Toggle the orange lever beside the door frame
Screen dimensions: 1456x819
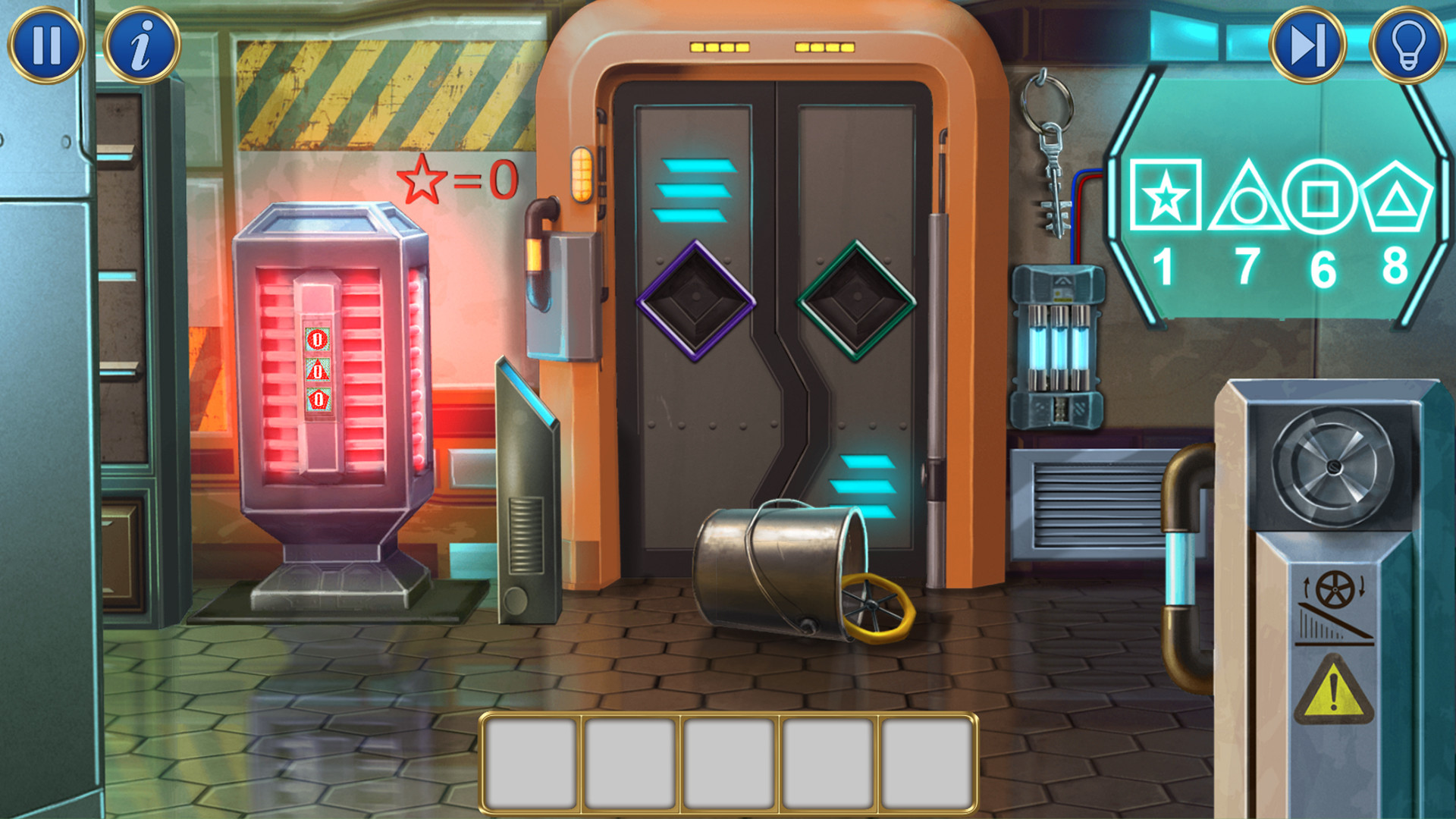click(584, 176)
